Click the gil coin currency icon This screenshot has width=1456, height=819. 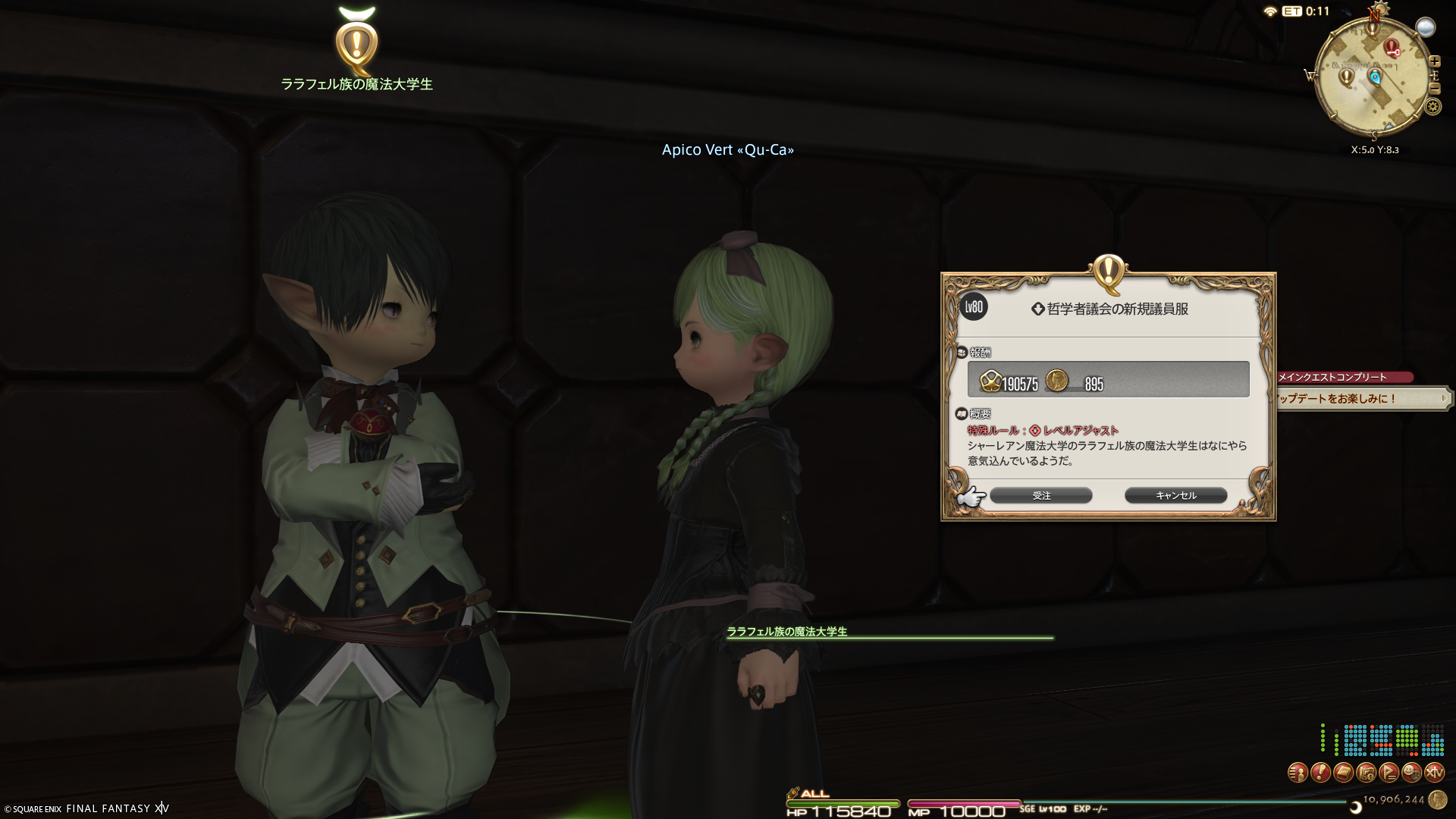point(1437,799)
